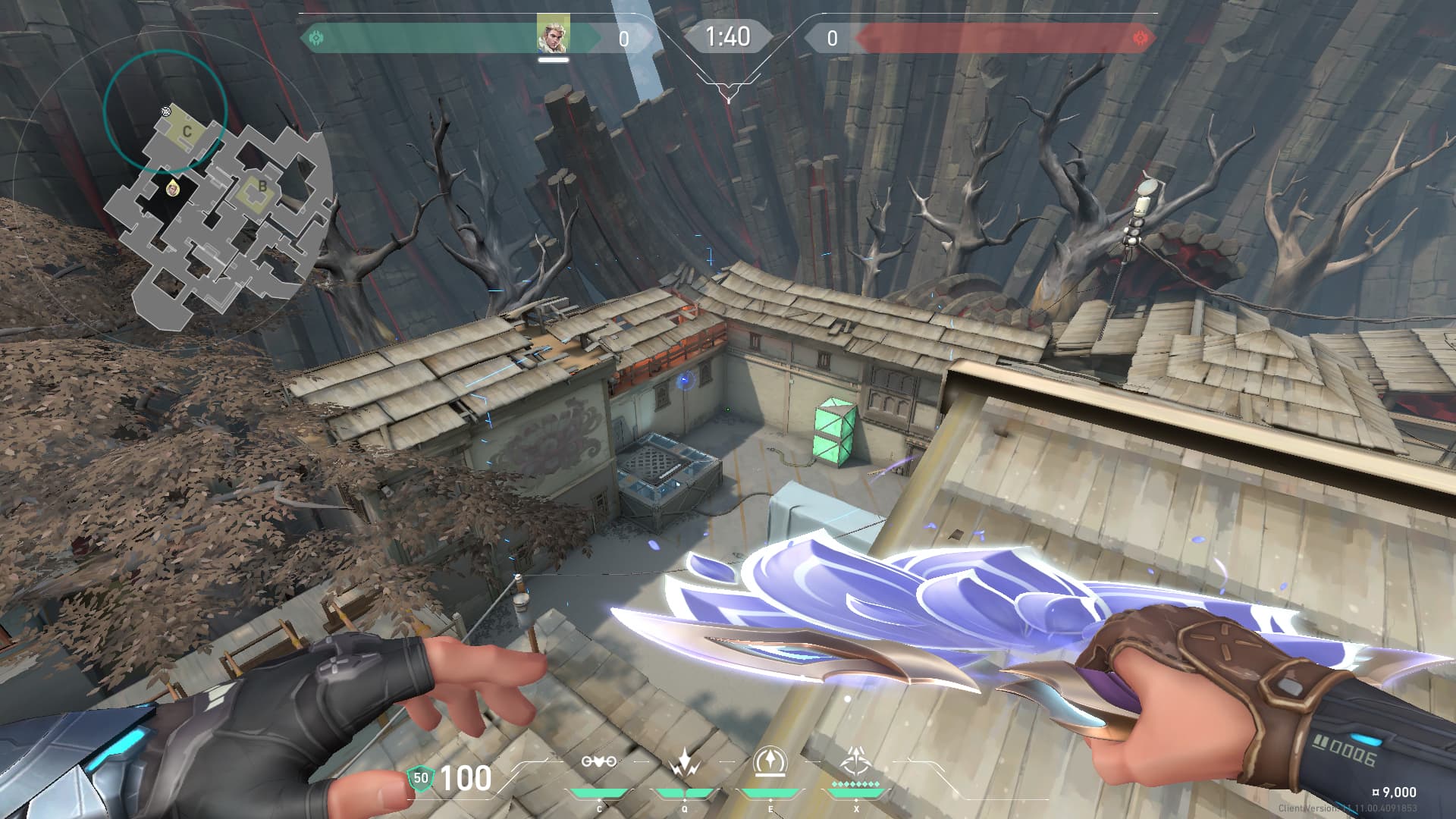
Task: Select the B site marker on minimap
Action: click(x=262, y=187)
